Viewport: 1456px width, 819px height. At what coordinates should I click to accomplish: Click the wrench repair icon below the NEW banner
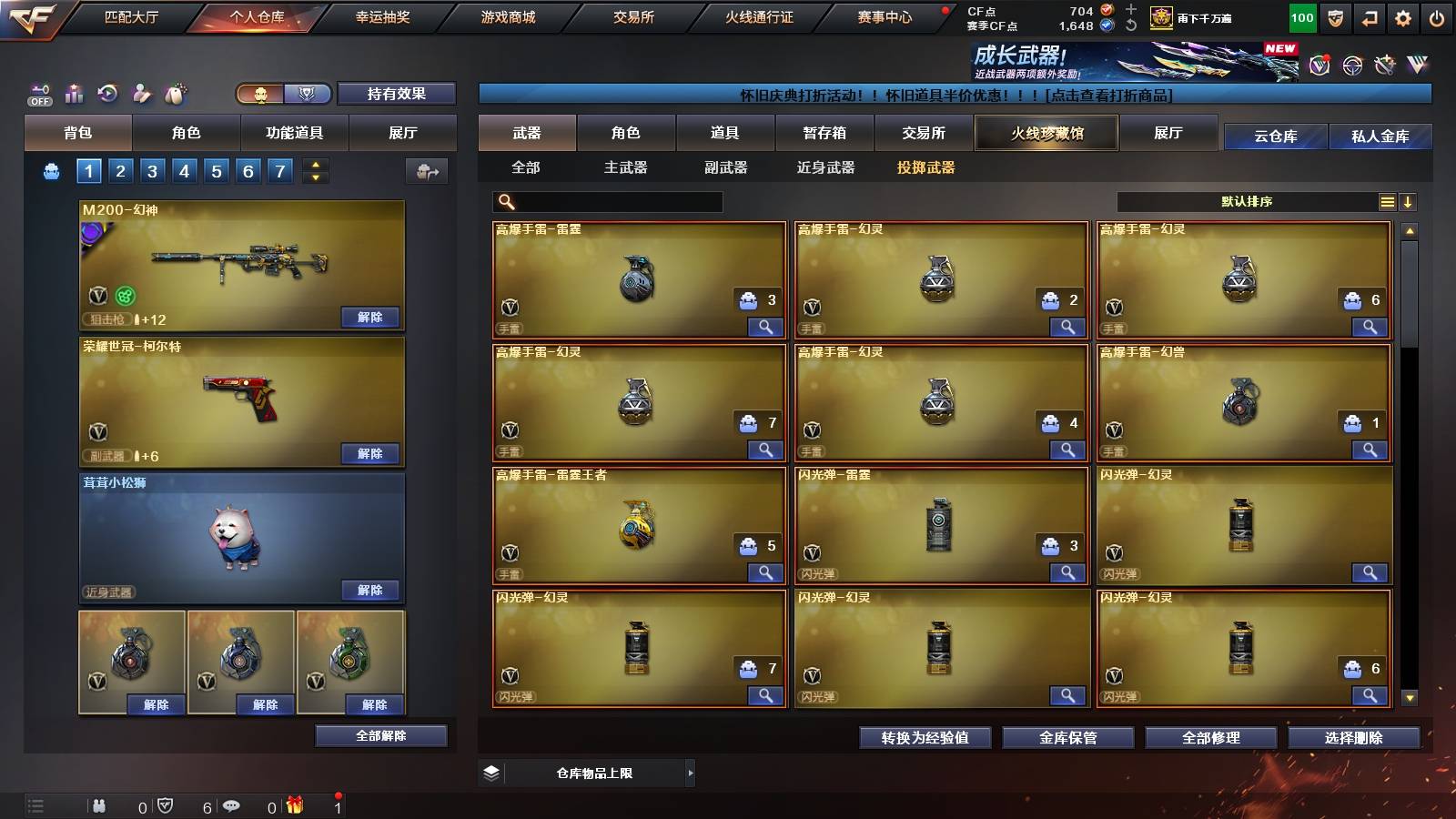click(x=1386, y=66)
